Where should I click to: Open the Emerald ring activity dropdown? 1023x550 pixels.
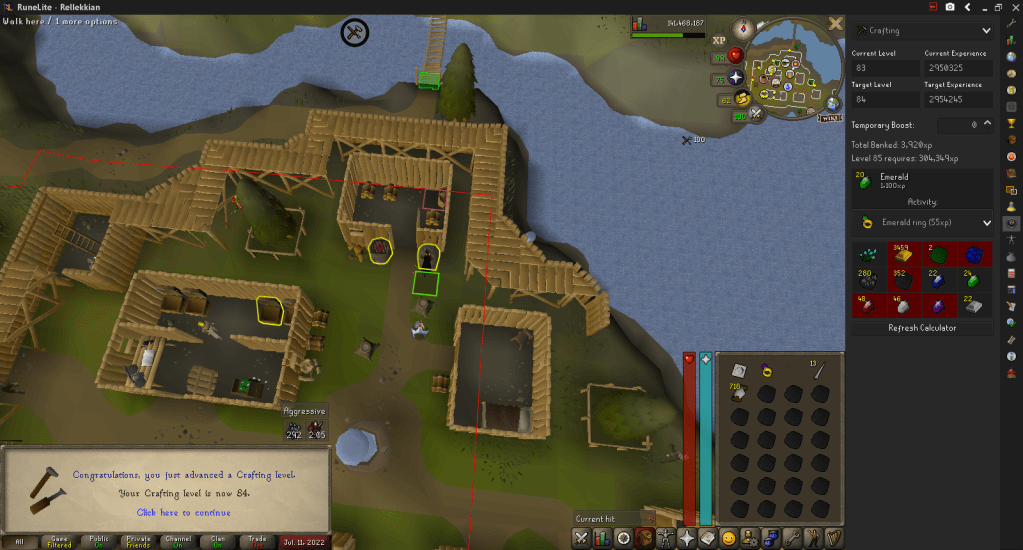pos(921,223)
